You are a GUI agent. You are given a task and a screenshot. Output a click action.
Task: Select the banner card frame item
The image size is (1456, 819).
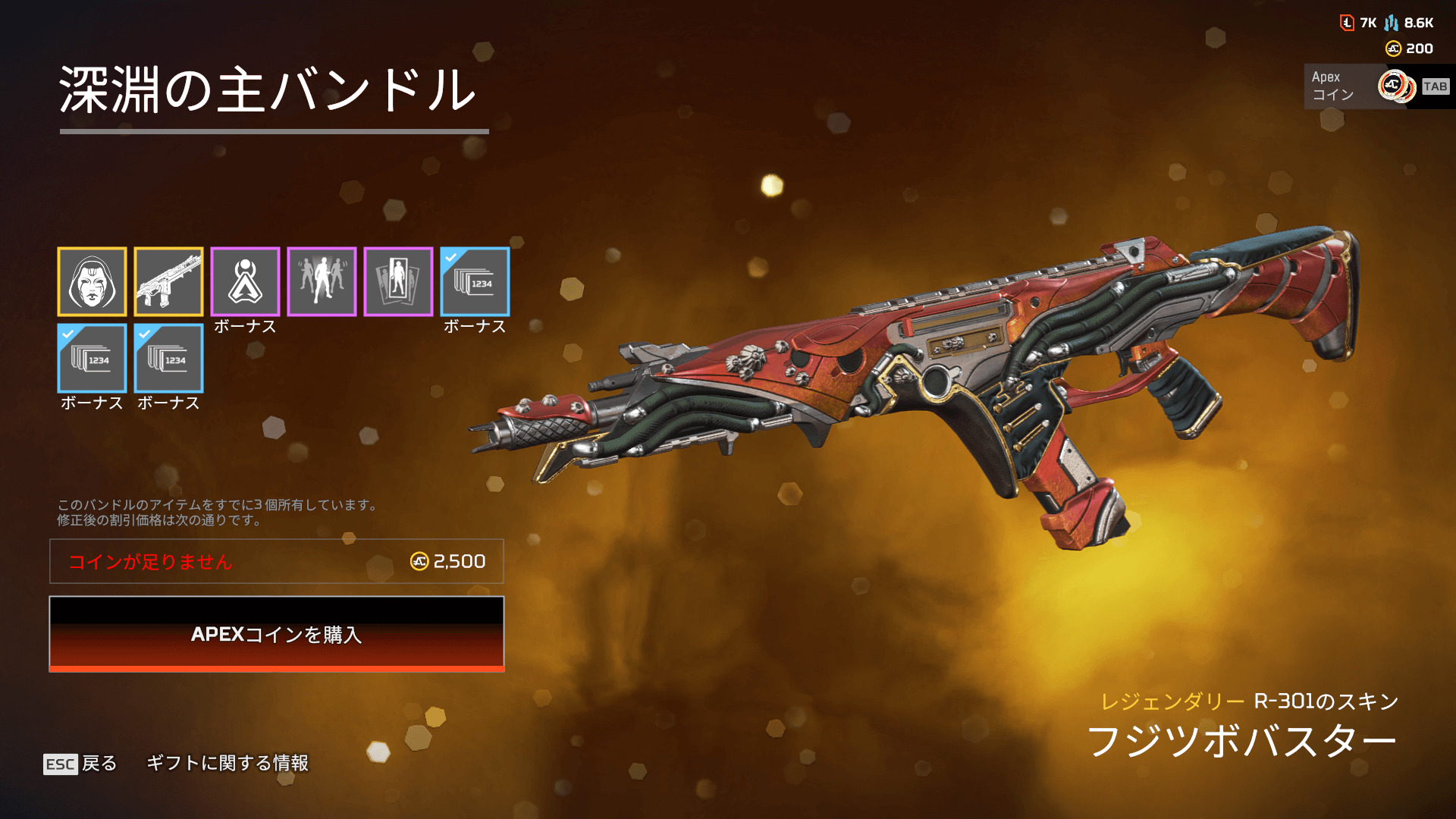398,281
